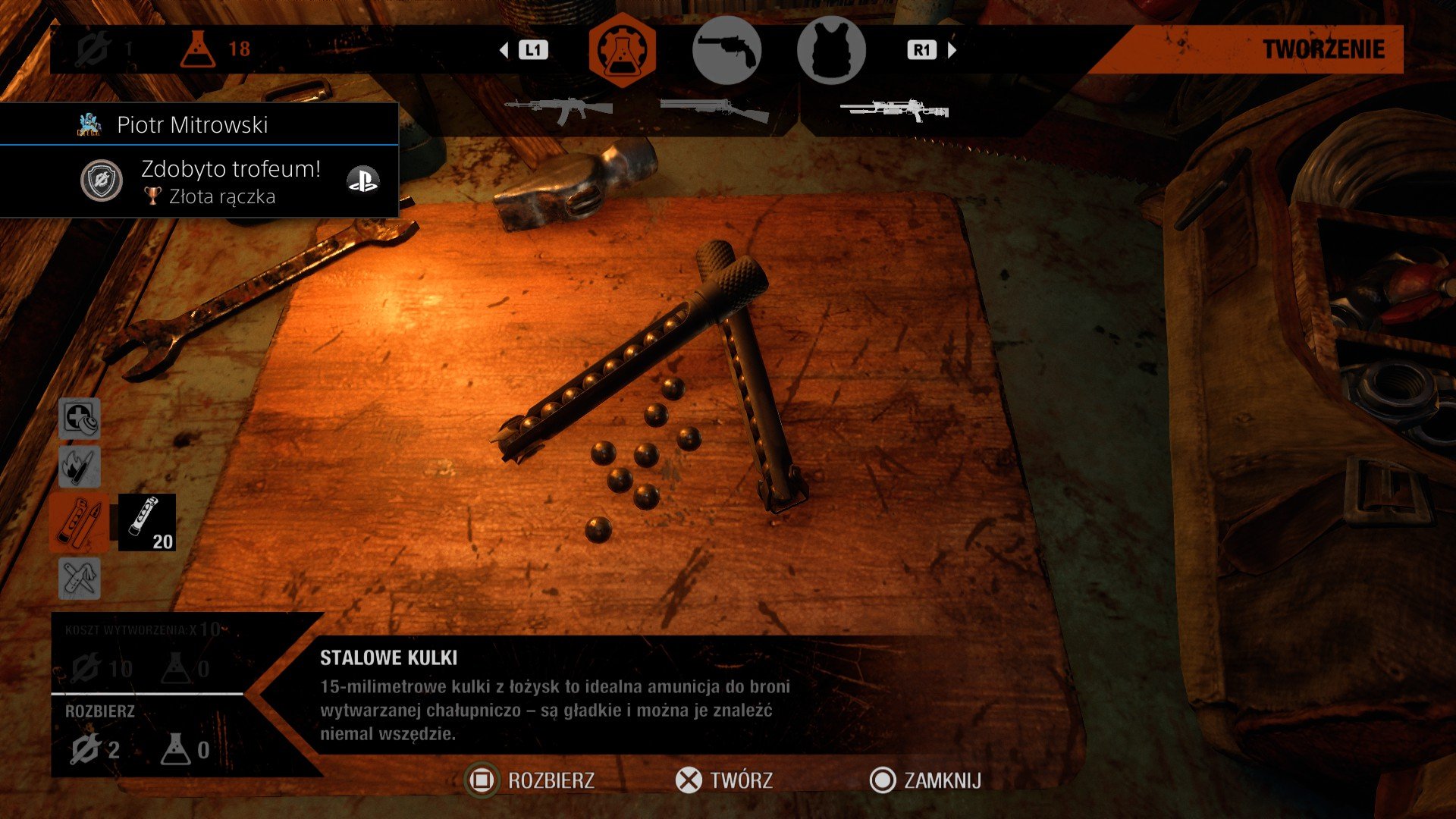The width and height of the screenshot is (1456, 819).
Task: Open the armor vest tab
Action: 831,50
